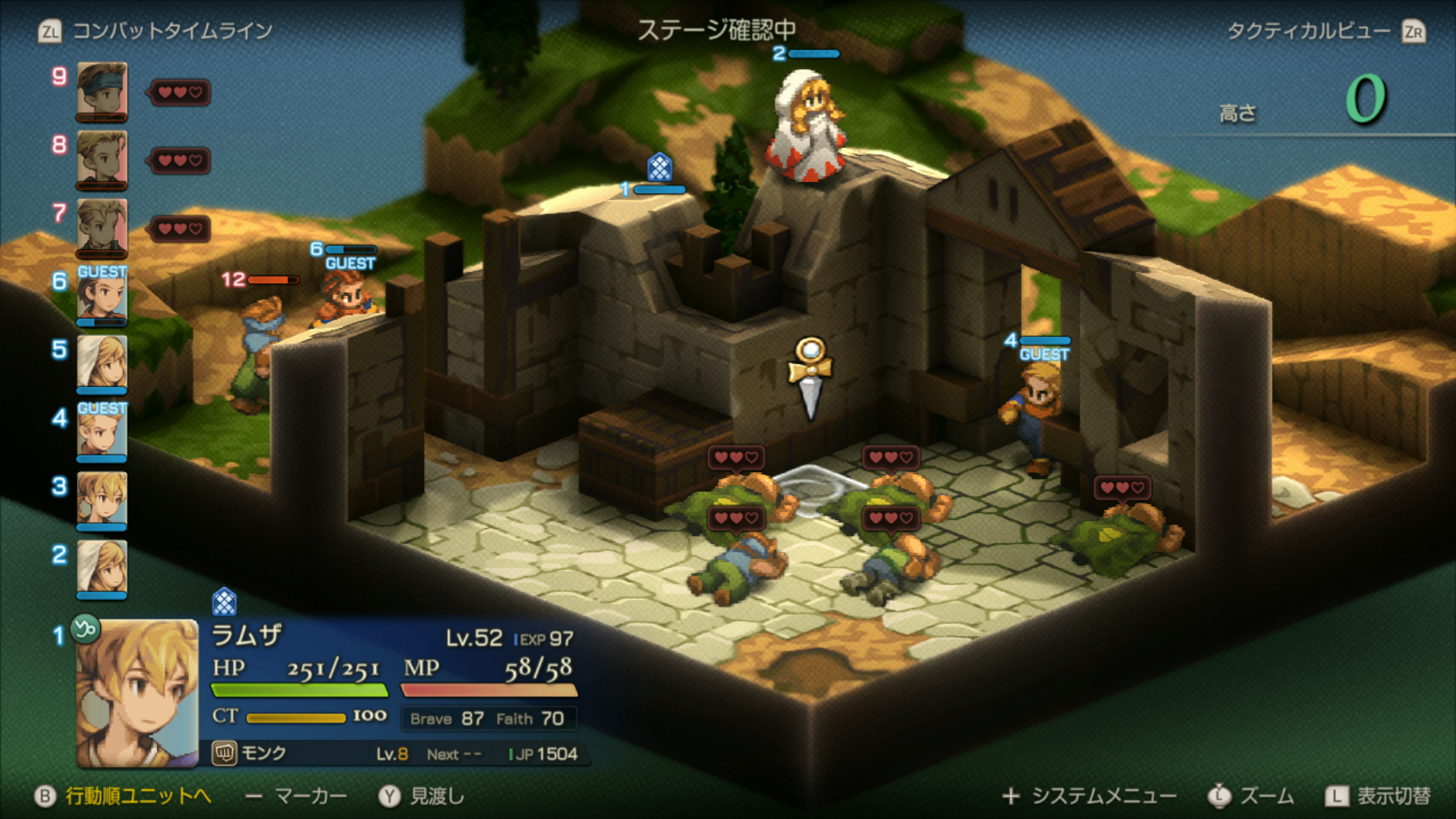The image size is (1456, 819).
Task: Choose 行動順ユニットへ option
Action: pyautogui.click(x=137, y=795)
